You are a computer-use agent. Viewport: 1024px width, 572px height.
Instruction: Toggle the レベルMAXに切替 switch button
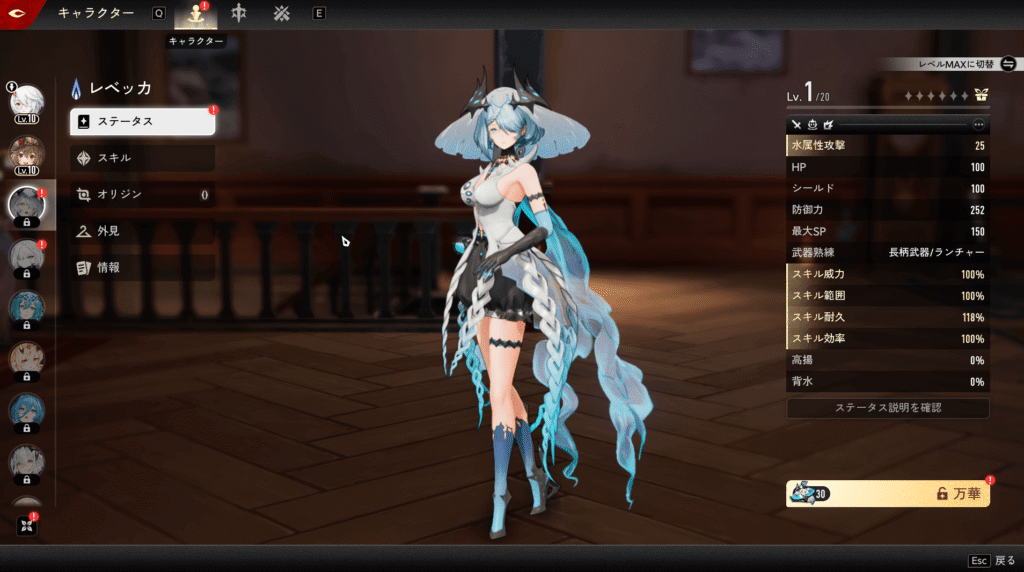coord(1007,64)
